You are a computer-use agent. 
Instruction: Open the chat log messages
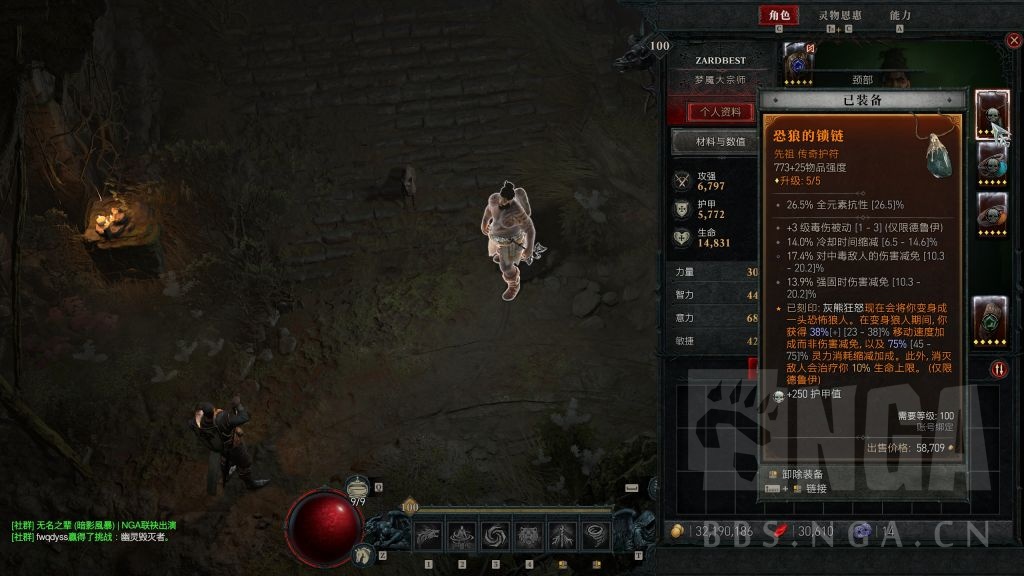coord(90,531)
